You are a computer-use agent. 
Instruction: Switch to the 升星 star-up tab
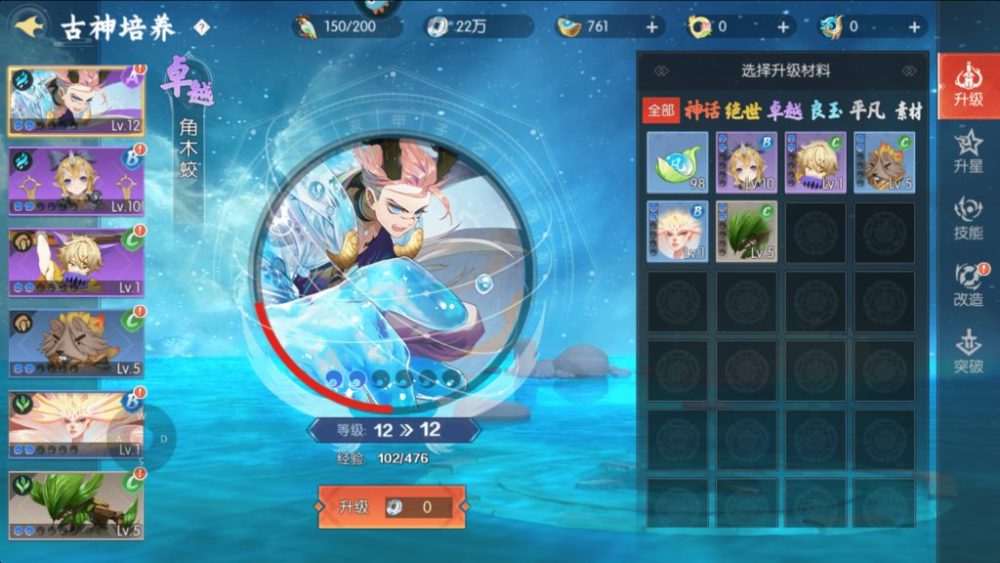tap(968, 152)
